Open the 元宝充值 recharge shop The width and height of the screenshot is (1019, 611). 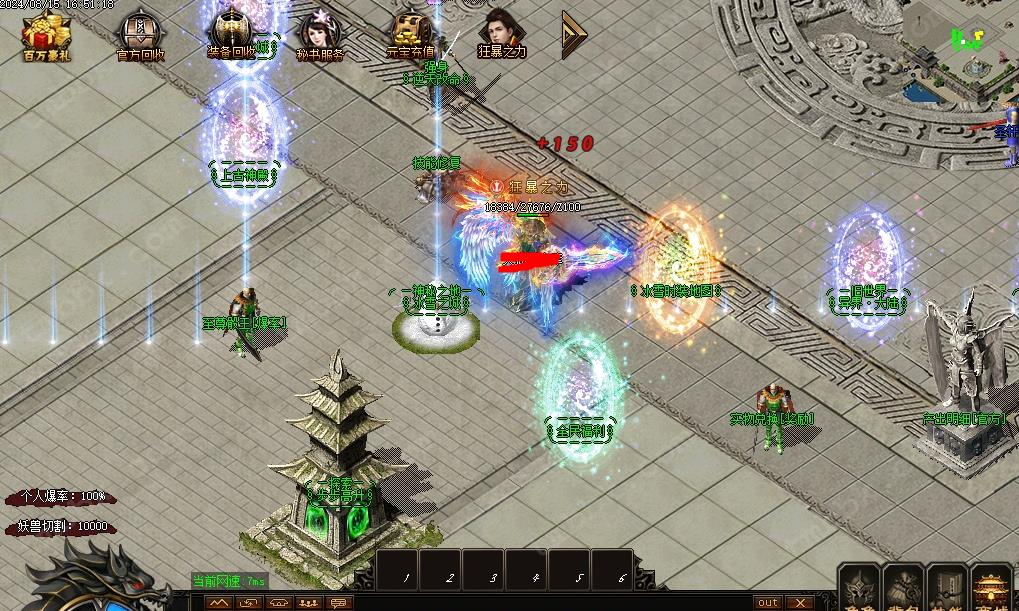pyautogui.click(x=410, y=33)
